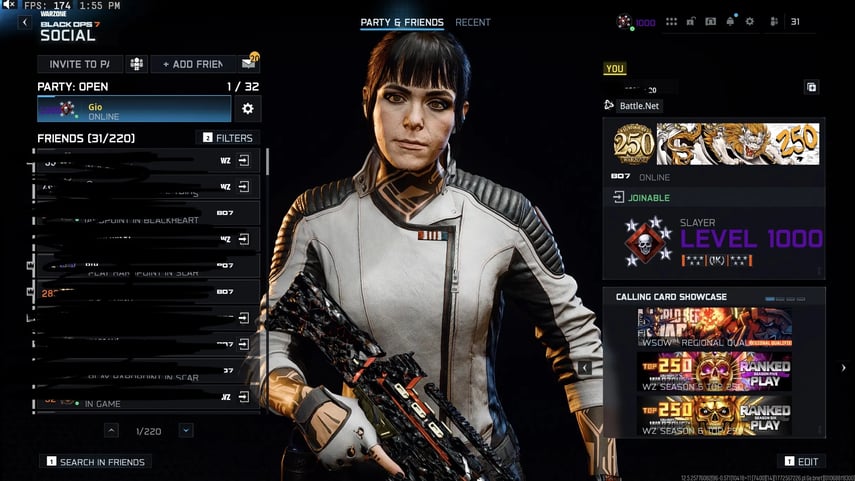Click the party group icon button
The height and width of the screenshot is (481, 855).
136,64
